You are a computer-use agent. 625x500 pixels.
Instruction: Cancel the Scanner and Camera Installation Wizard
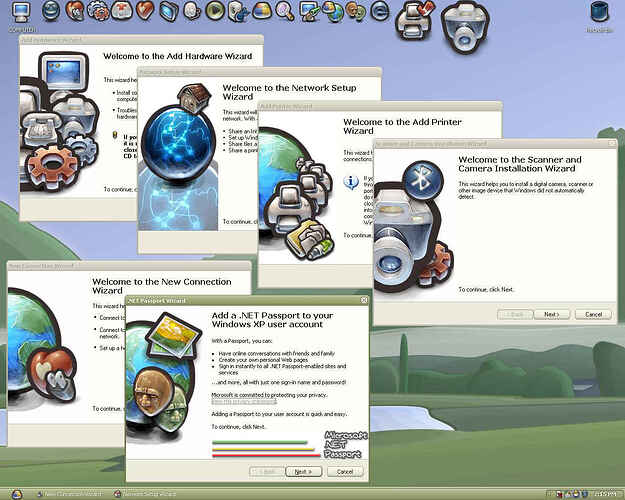click(x=593, y=314)
